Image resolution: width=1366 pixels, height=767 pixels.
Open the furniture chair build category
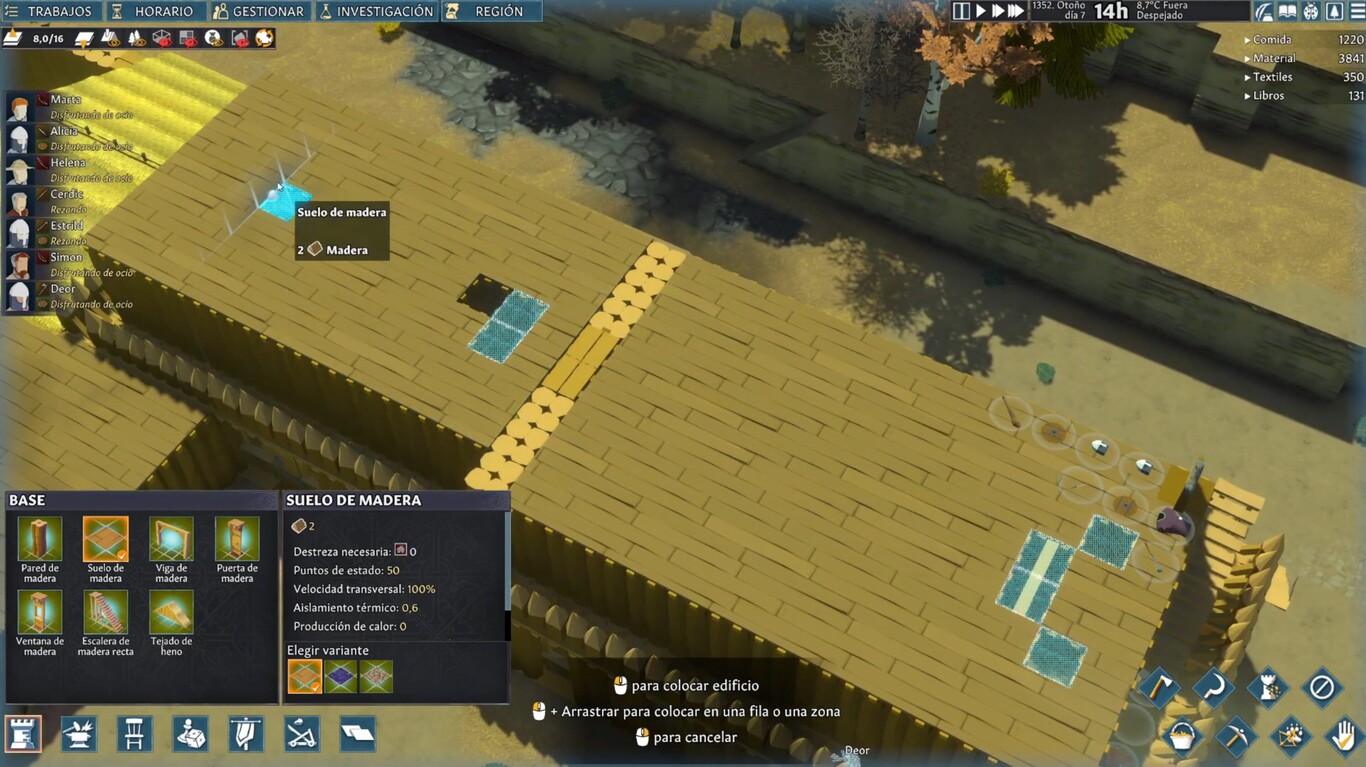(134, 734)
